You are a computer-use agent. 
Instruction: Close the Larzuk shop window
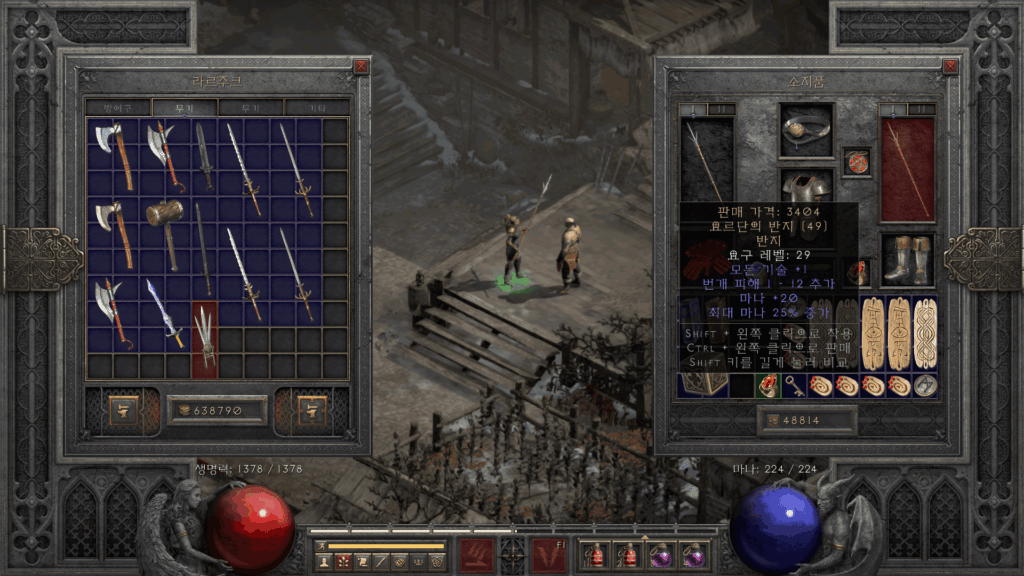[x=361, y=67]
